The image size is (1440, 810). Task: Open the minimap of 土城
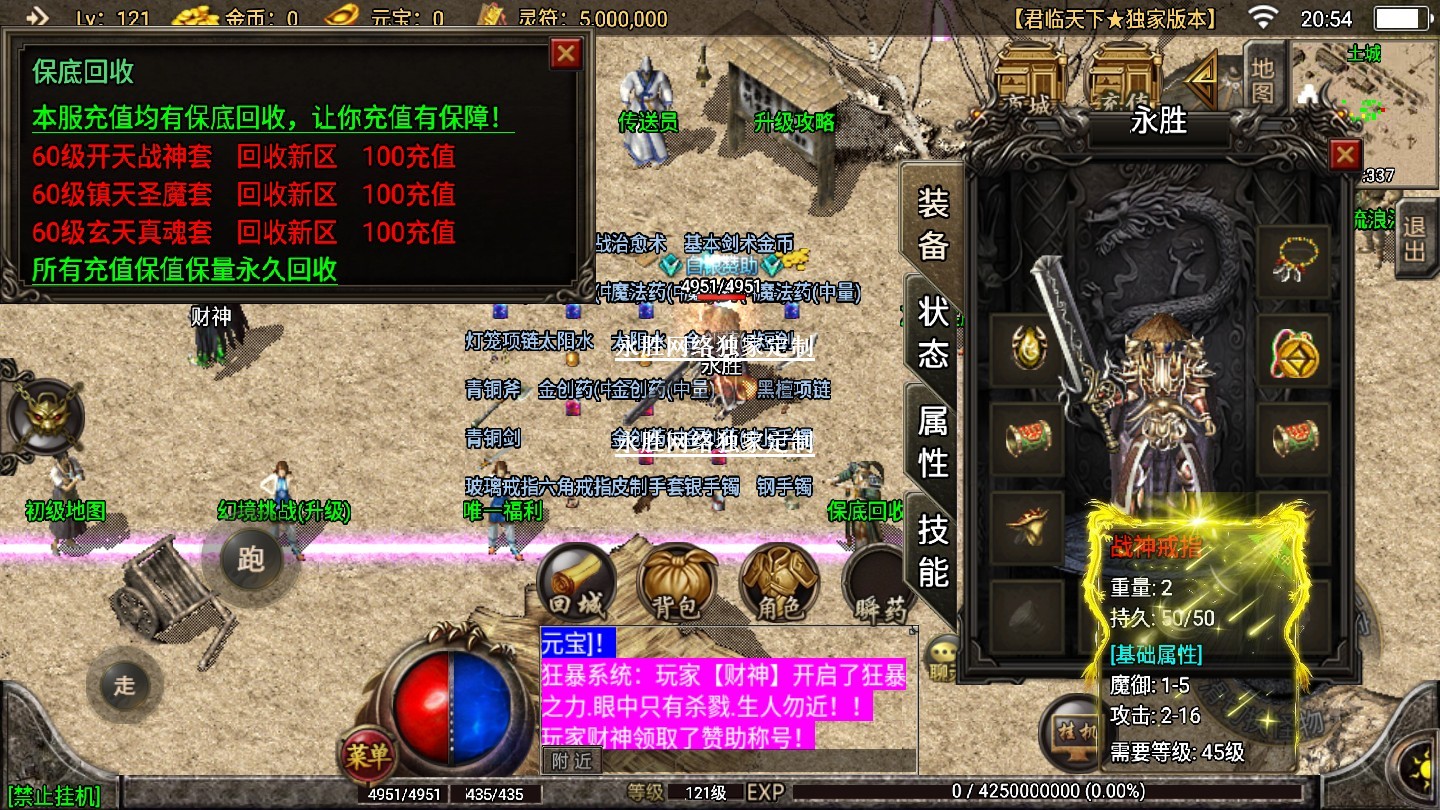(1364, 110)
